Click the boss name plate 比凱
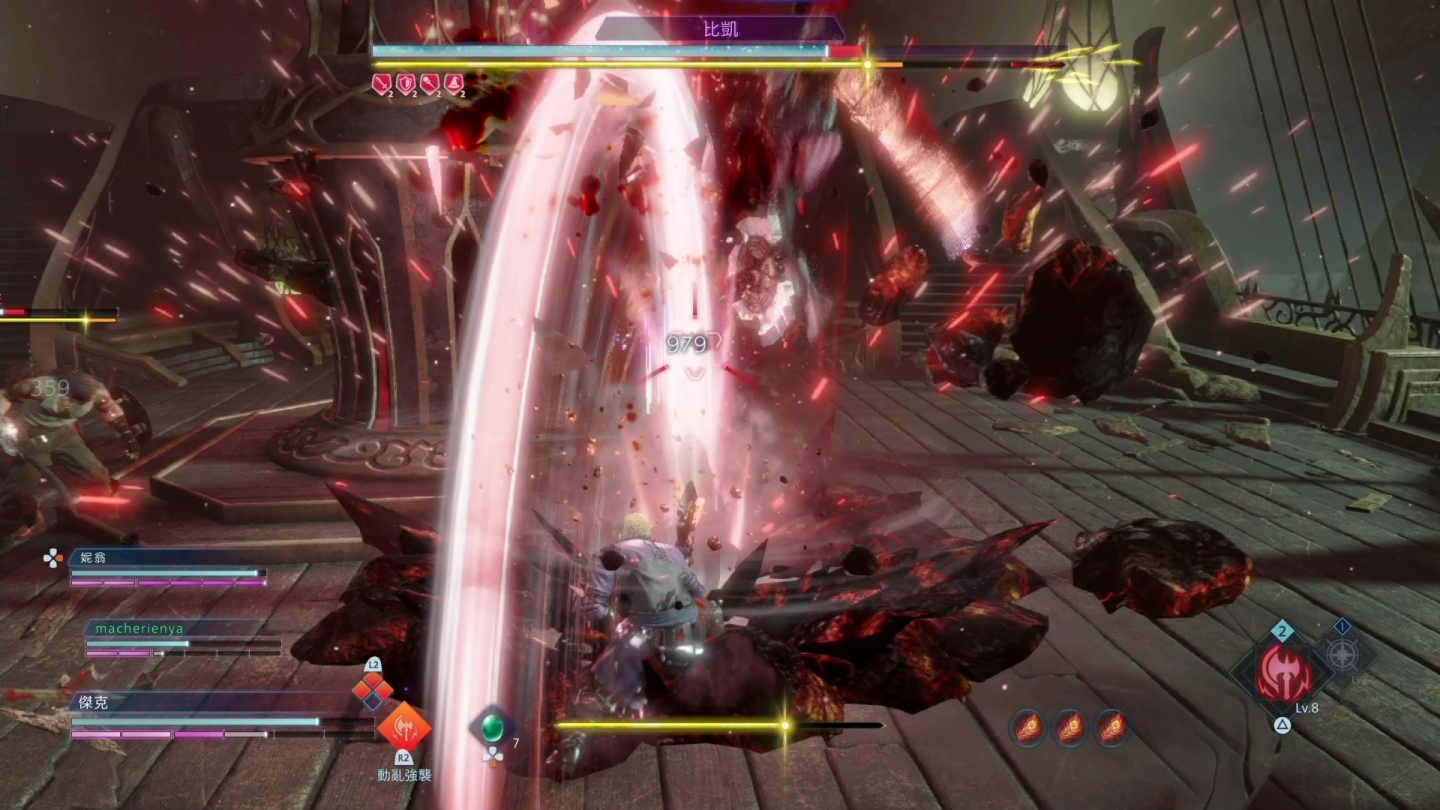 tap(720, 29)
